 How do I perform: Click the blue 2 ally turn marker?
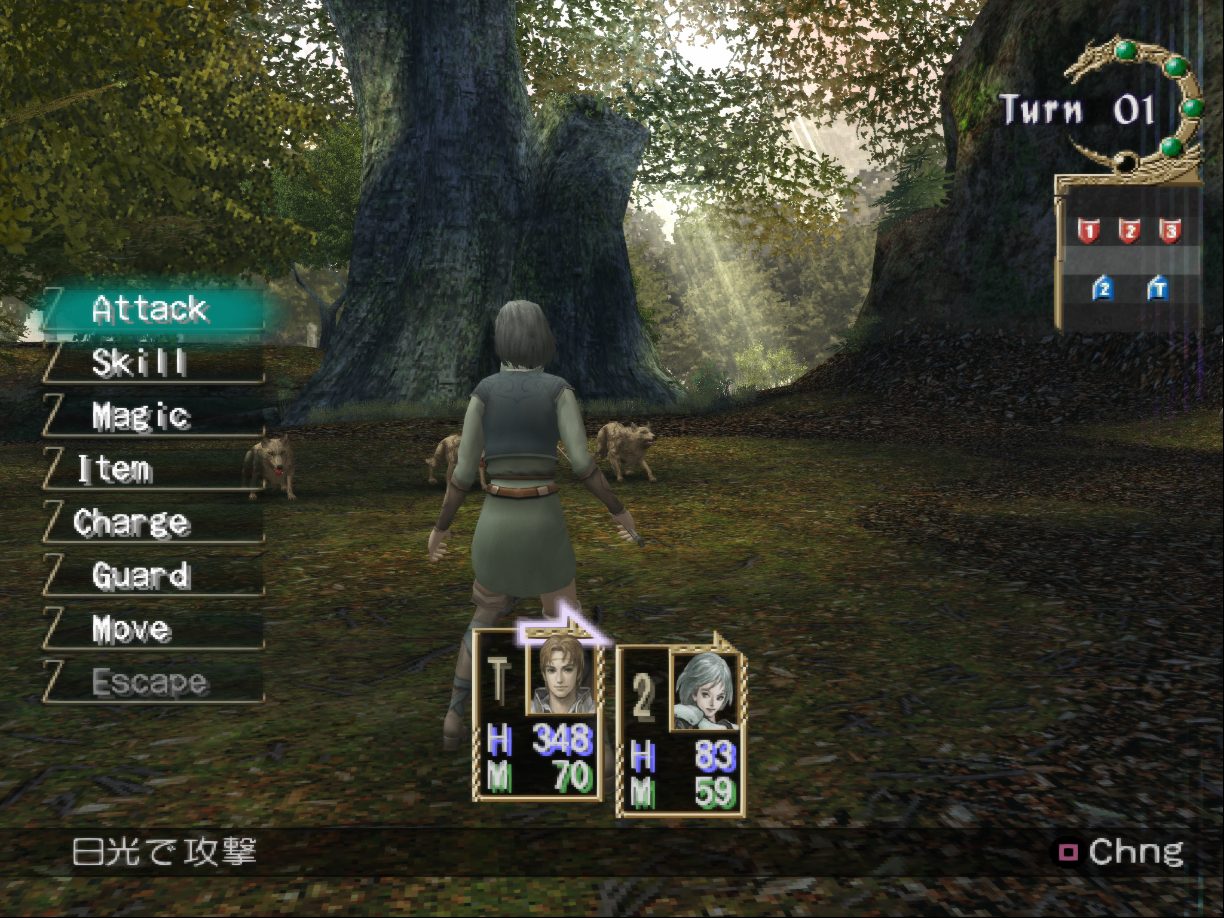(1103, 289)
